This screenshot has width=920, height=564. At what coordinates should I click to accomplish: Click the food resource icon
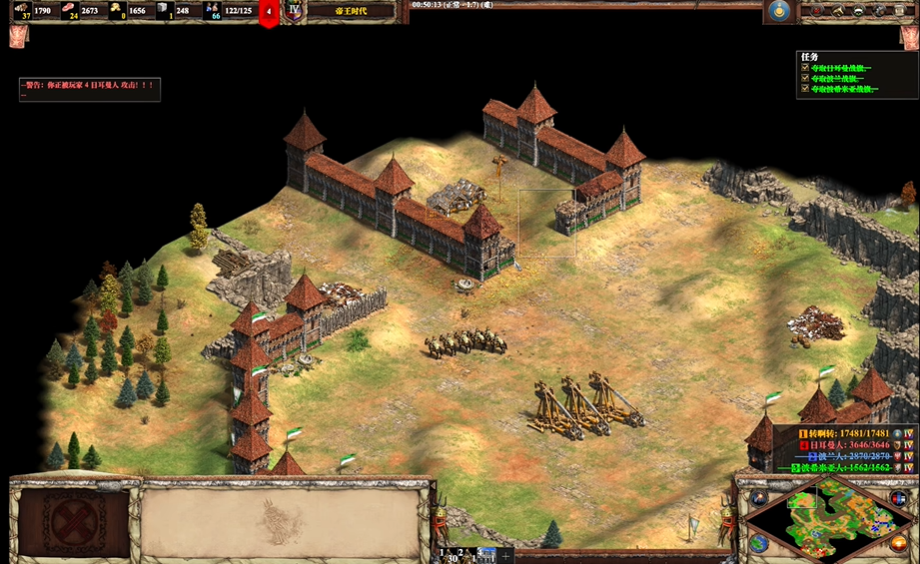click(x=68, y=10)
